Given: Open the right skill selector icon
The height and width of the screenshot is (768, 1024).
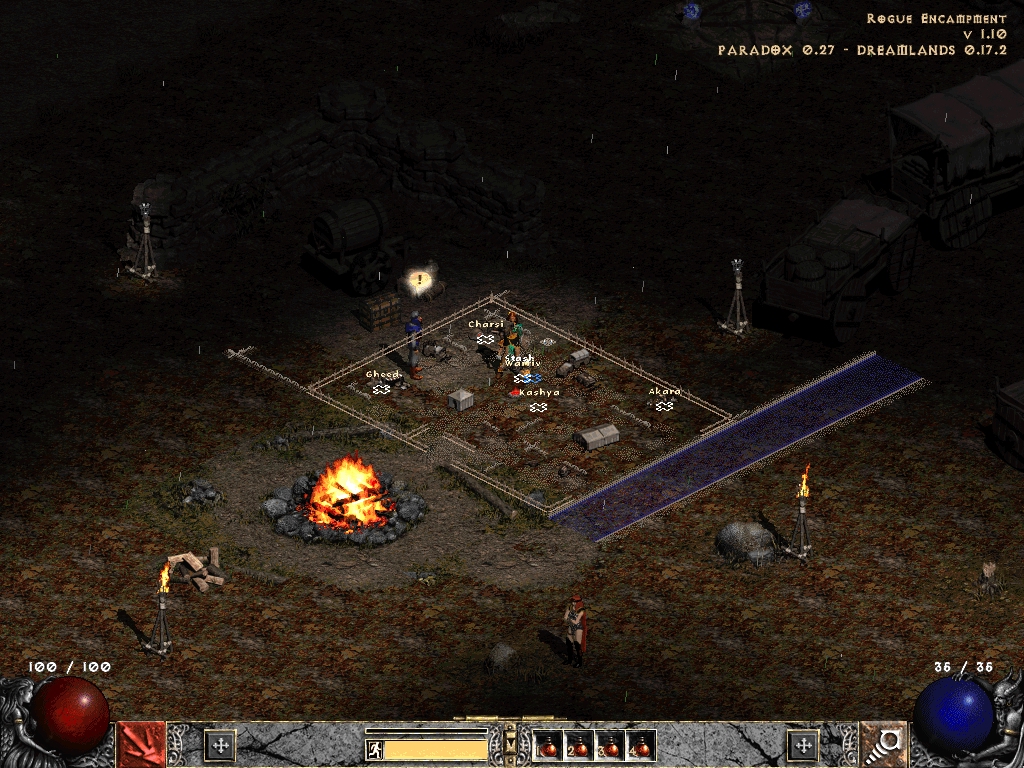Looking at the screenshot, I should (x=883, y=744).
